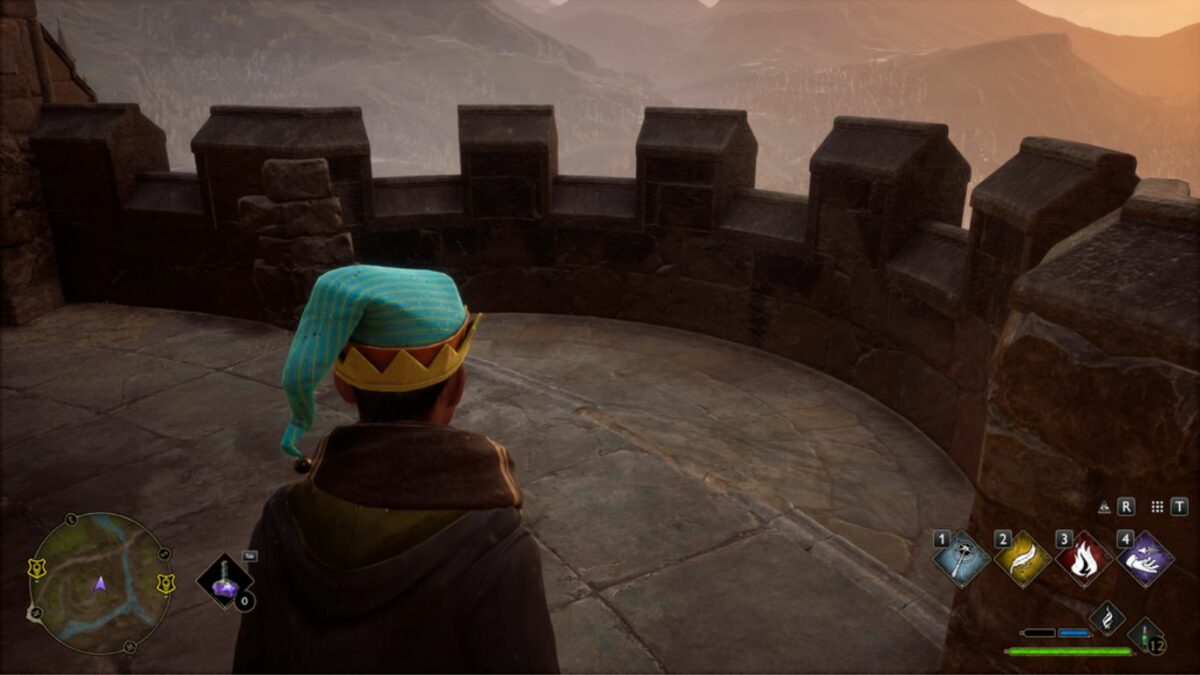Use the purple hand Accio spell
This screenshot has width=1200, height=675.
click(1145, 559)
